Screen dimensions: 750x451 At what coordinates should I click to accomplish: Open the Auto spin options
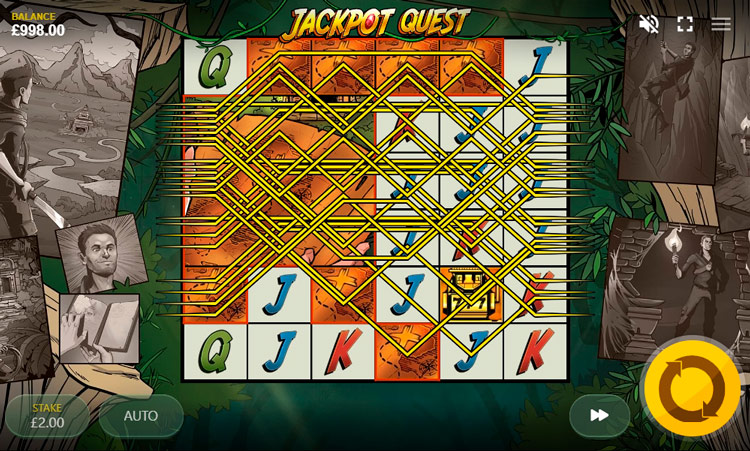point(141,416)
